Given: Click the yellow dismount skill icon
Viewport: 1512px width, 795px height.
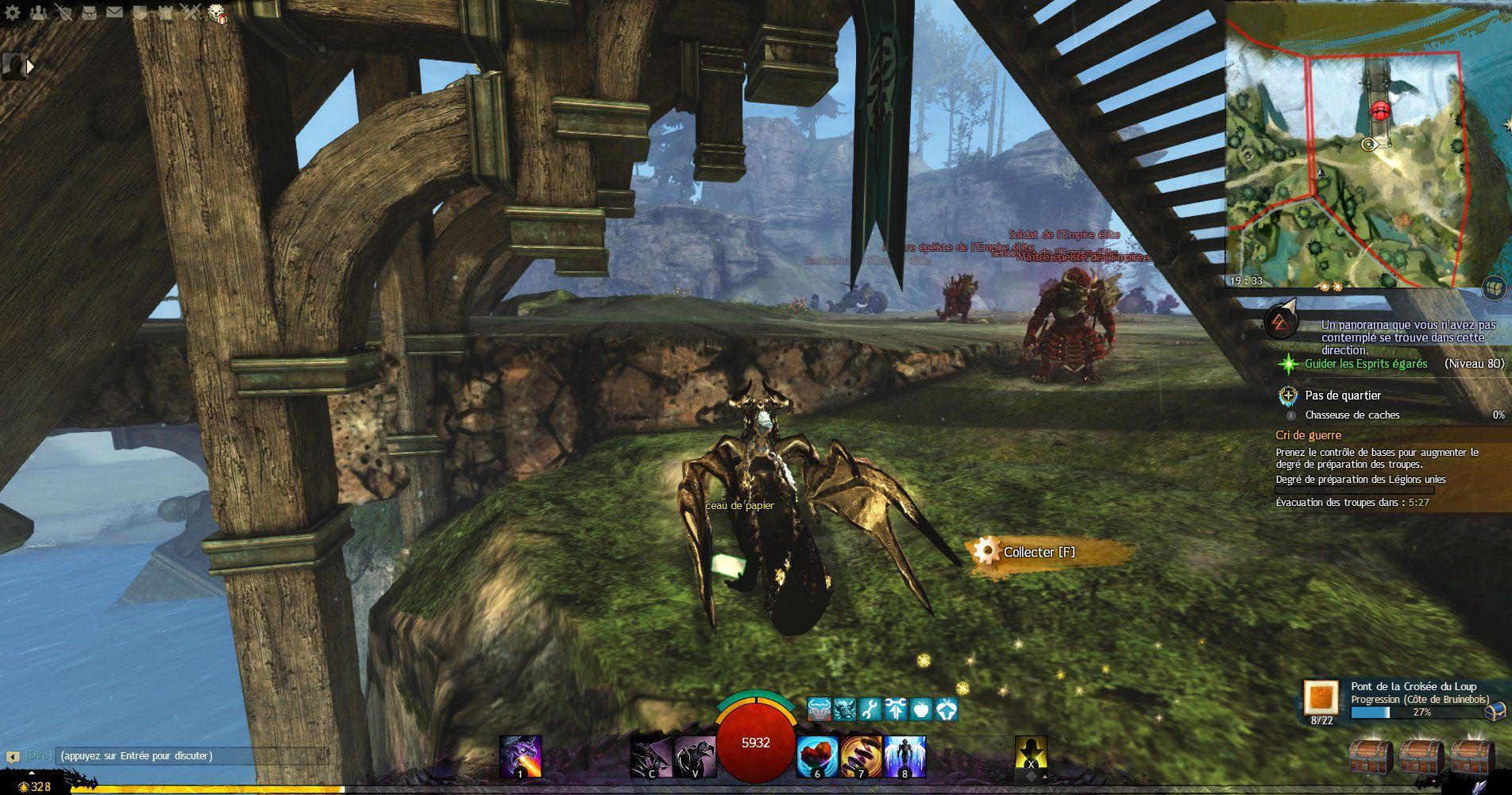Looking at the screenshot, I should (x=1031, y=754).
